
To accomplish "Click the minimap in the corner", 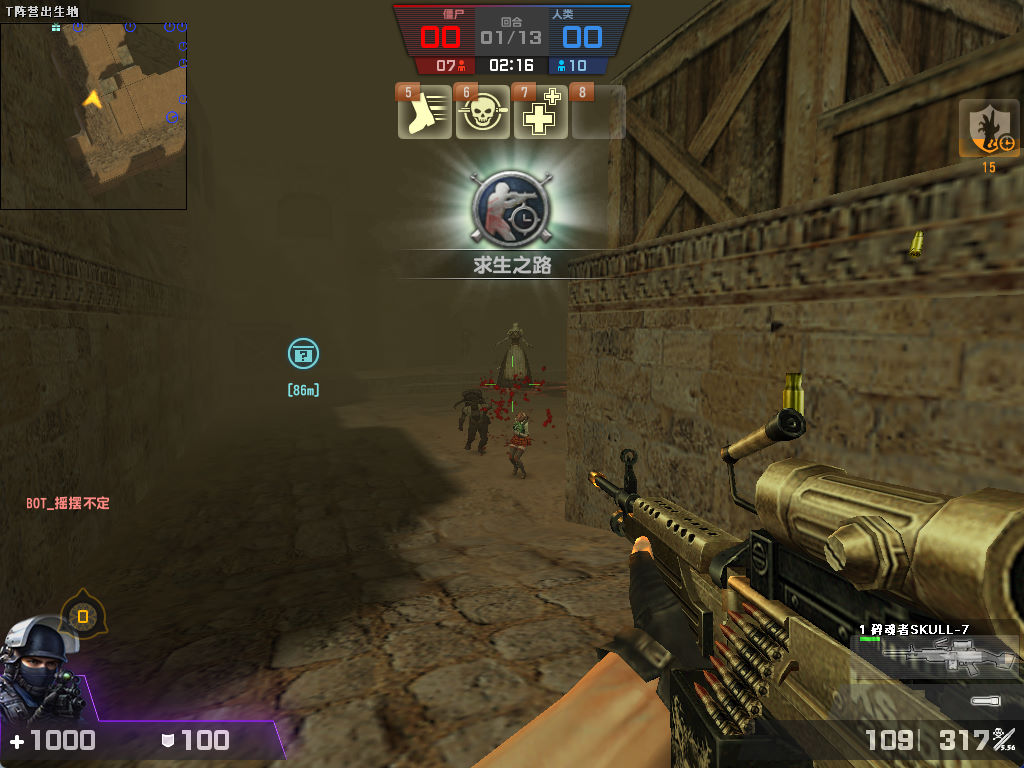I will pos(93,115).
